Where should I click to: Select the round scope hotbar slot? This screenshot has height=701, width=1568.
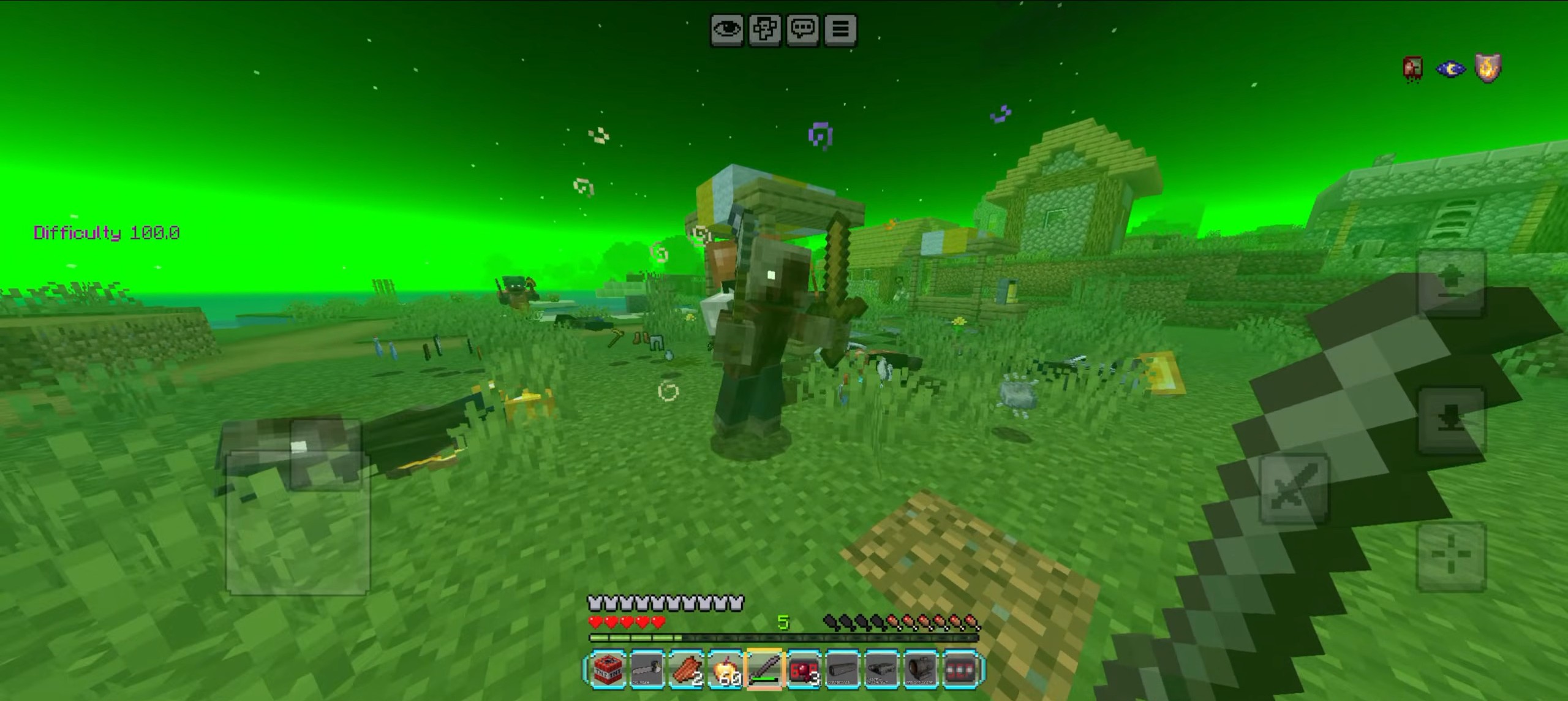pyautogui.click(x=921, y=670)
